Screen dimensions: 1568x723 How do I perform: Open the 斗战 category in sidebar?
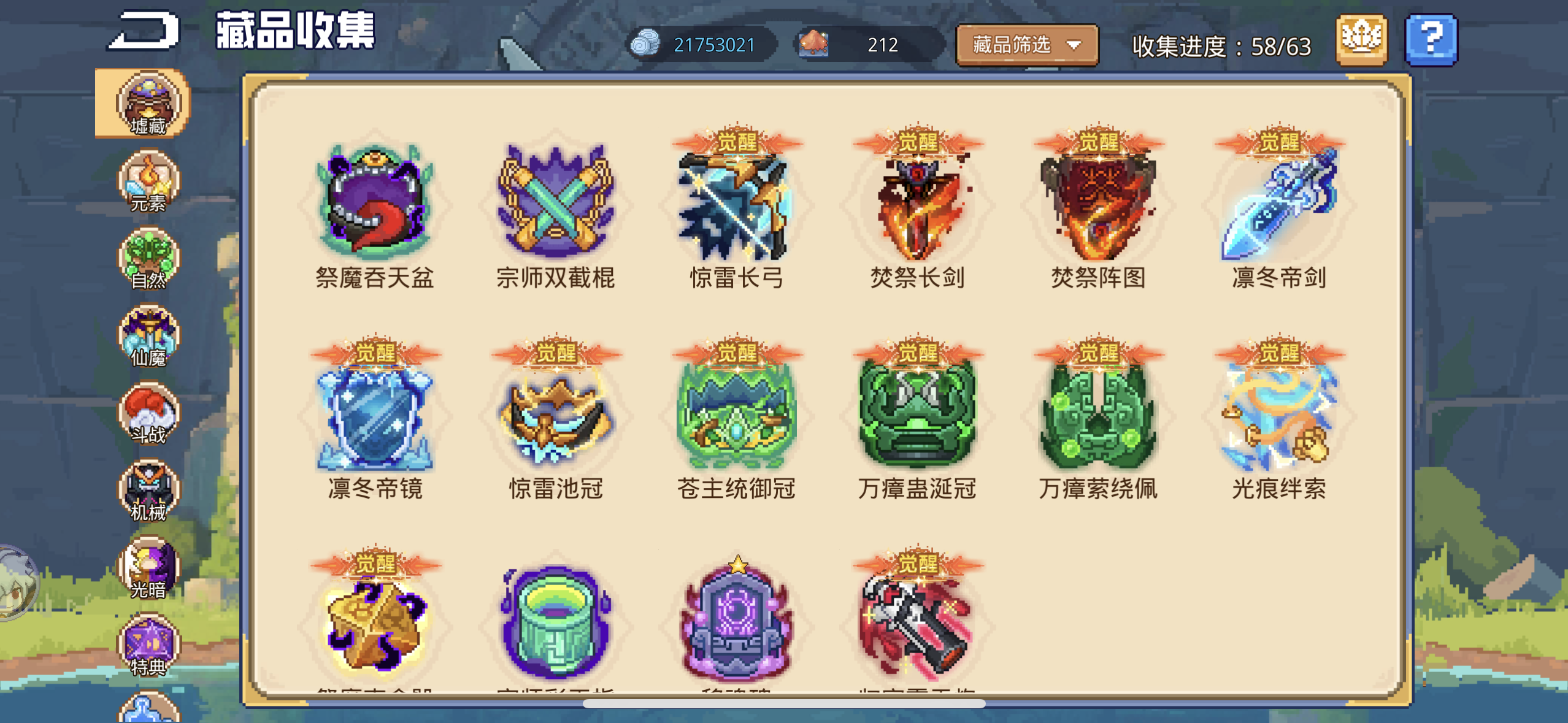pos(149,414)
